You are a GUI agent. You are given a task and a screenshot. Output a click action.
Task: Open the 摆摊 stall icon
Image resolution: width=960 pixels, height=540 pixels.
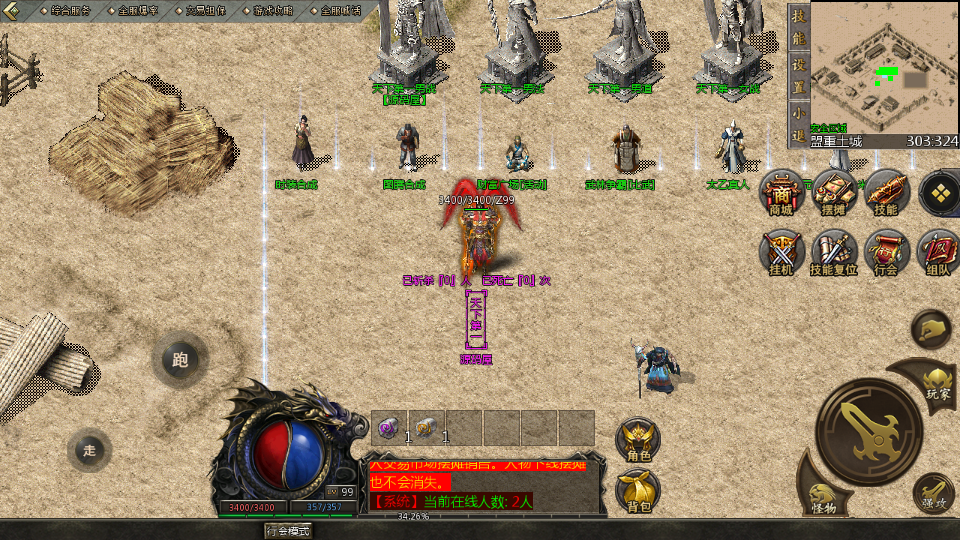click(833, 193)
